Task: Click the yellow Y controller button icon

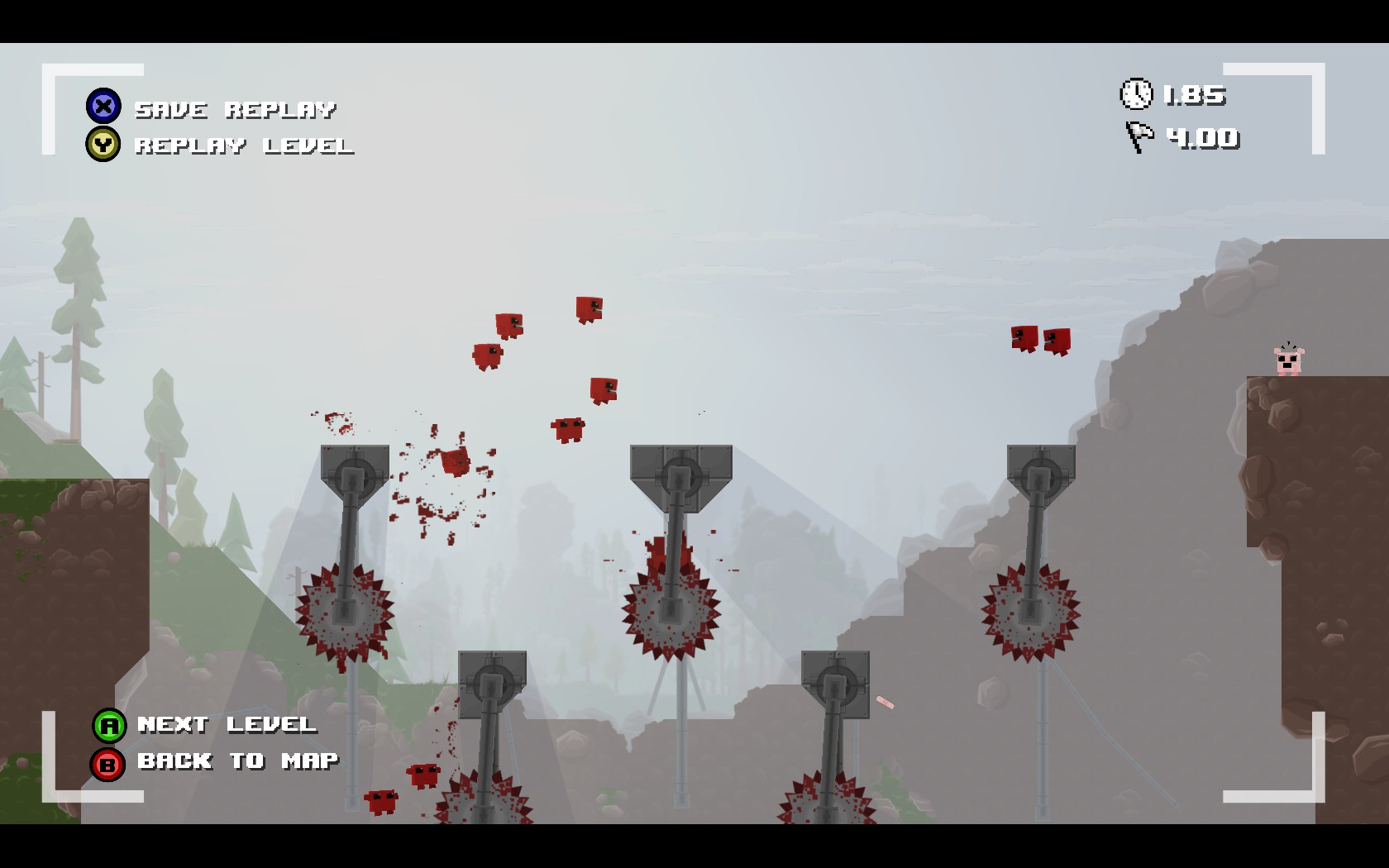Action: pos(103,145)
